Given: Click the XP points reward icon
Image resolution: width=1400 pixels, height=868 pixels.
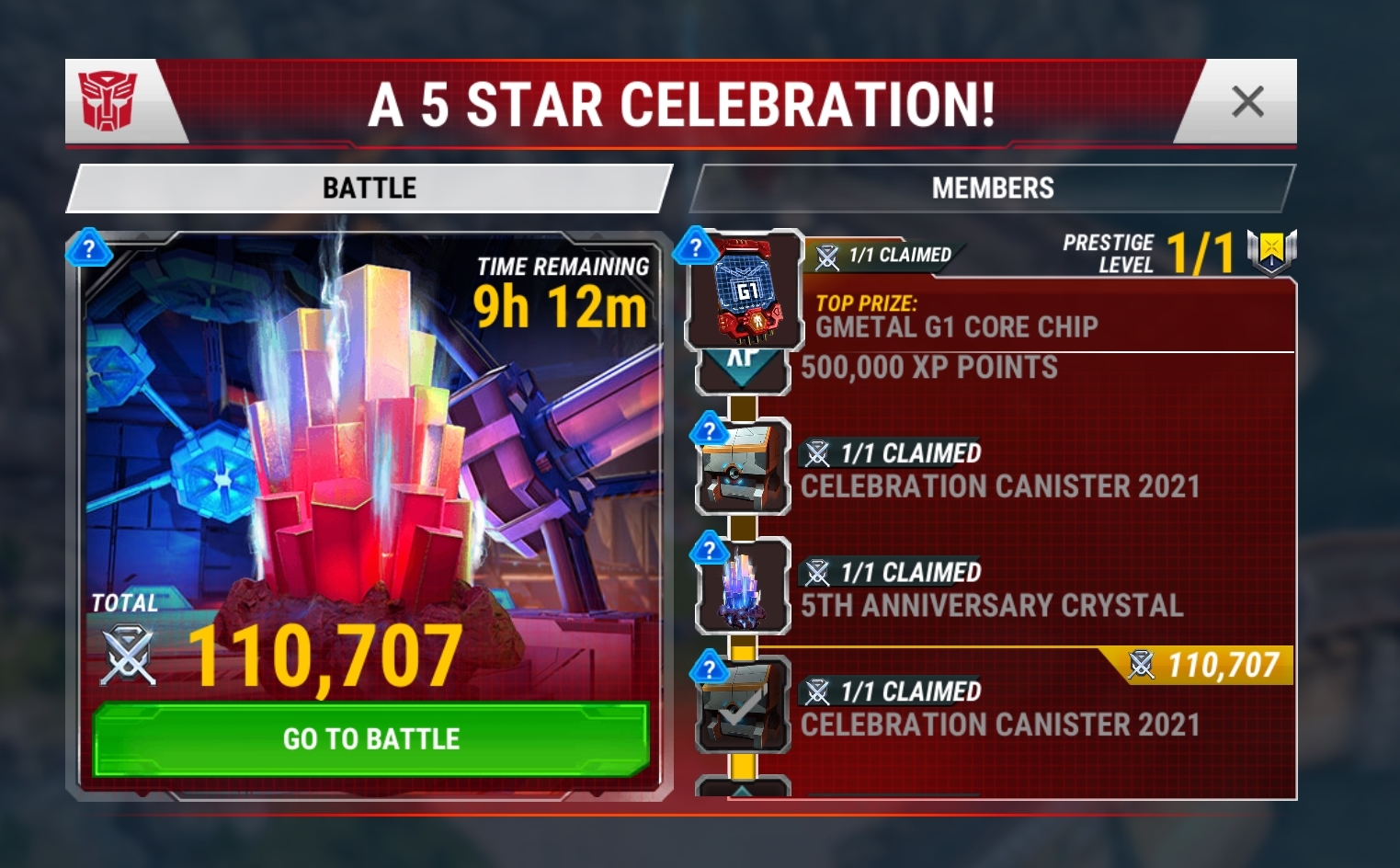Looking at the screenshot, I should pyautogui.click(x=743, y=366).
